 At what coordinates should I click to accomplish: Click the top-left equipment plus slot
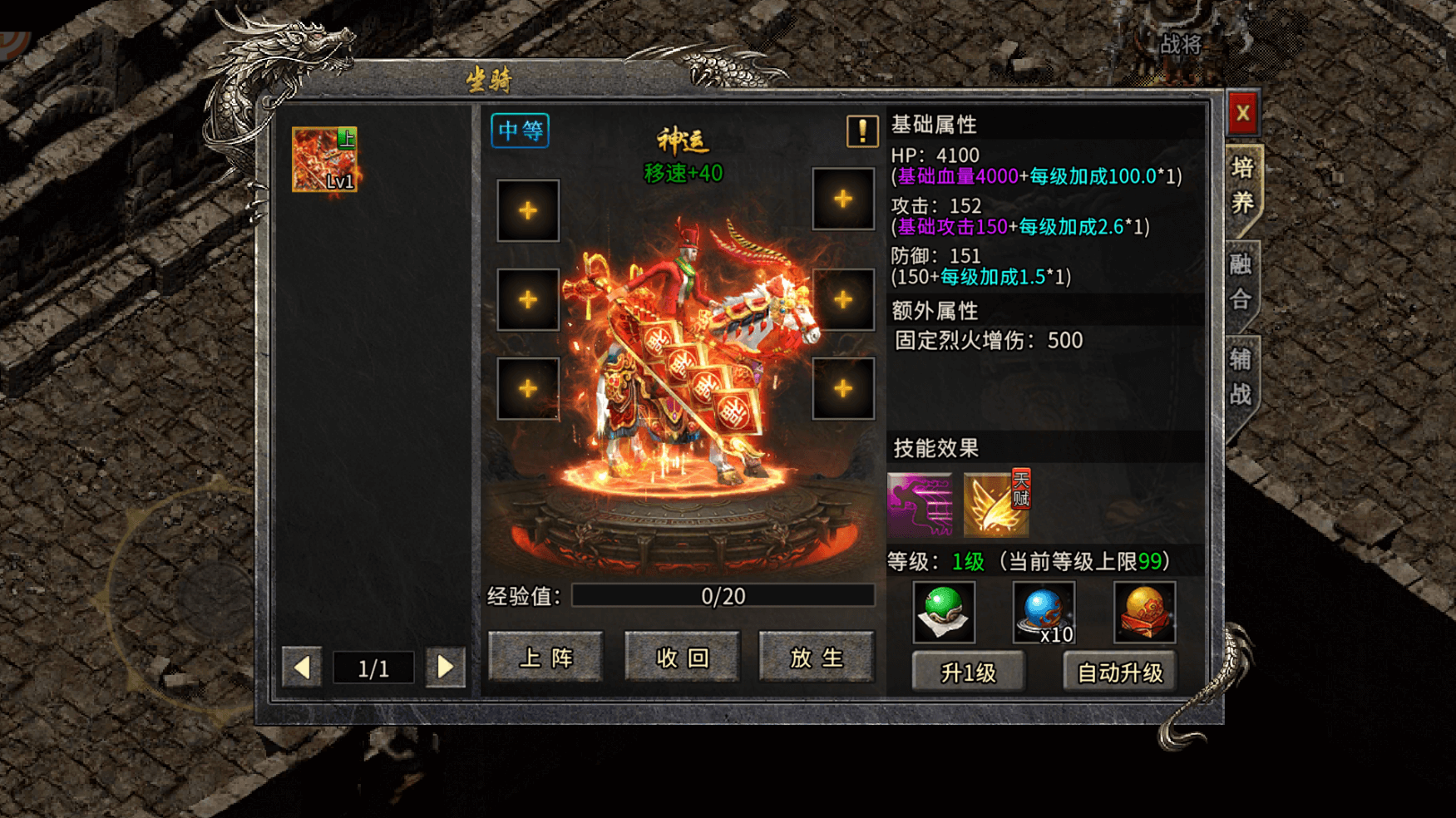pyautogui.click(x=527, y=211)
